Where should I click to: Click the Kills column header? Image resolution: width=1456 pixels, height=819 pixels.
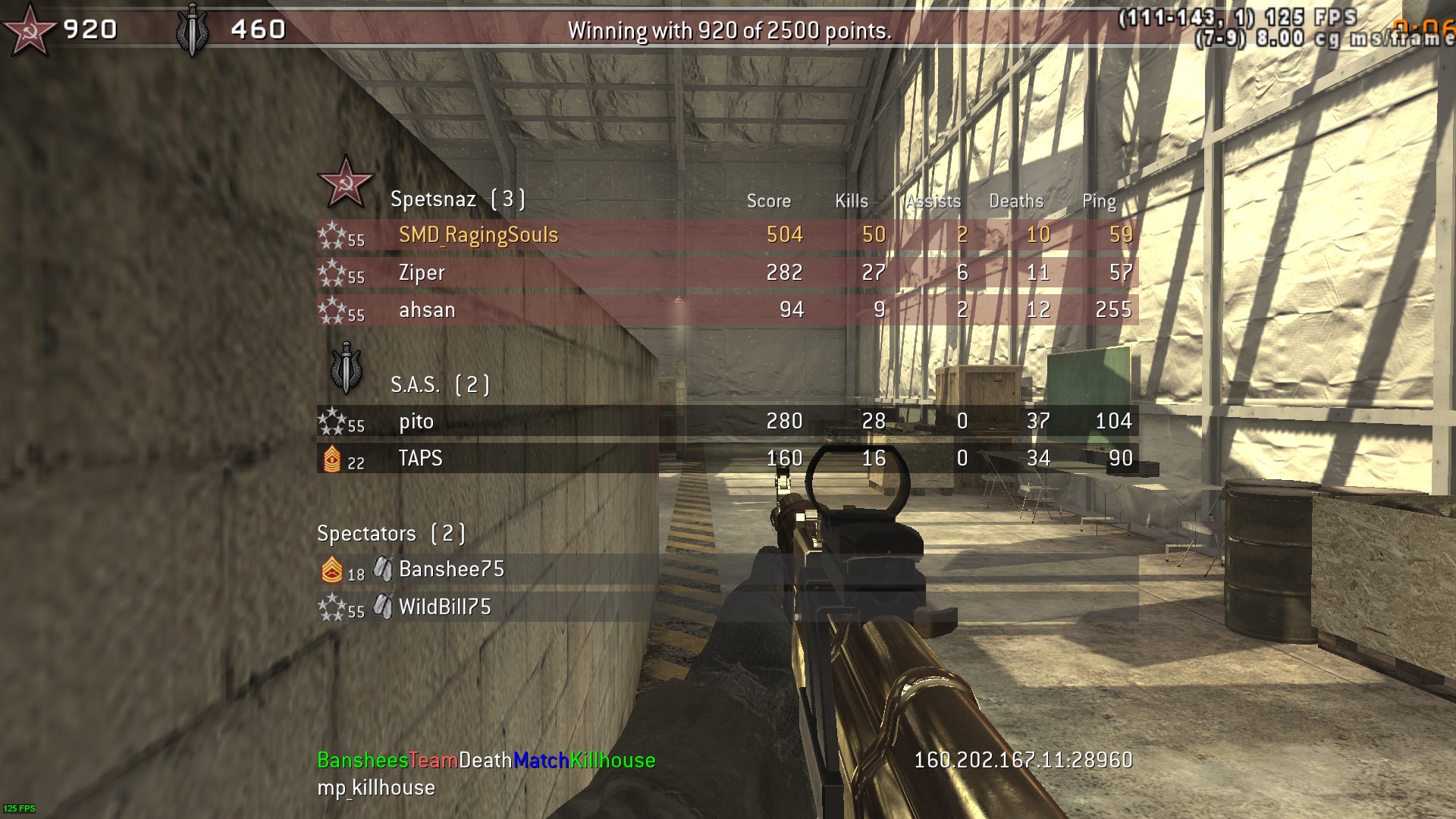(x=851, y=201)
